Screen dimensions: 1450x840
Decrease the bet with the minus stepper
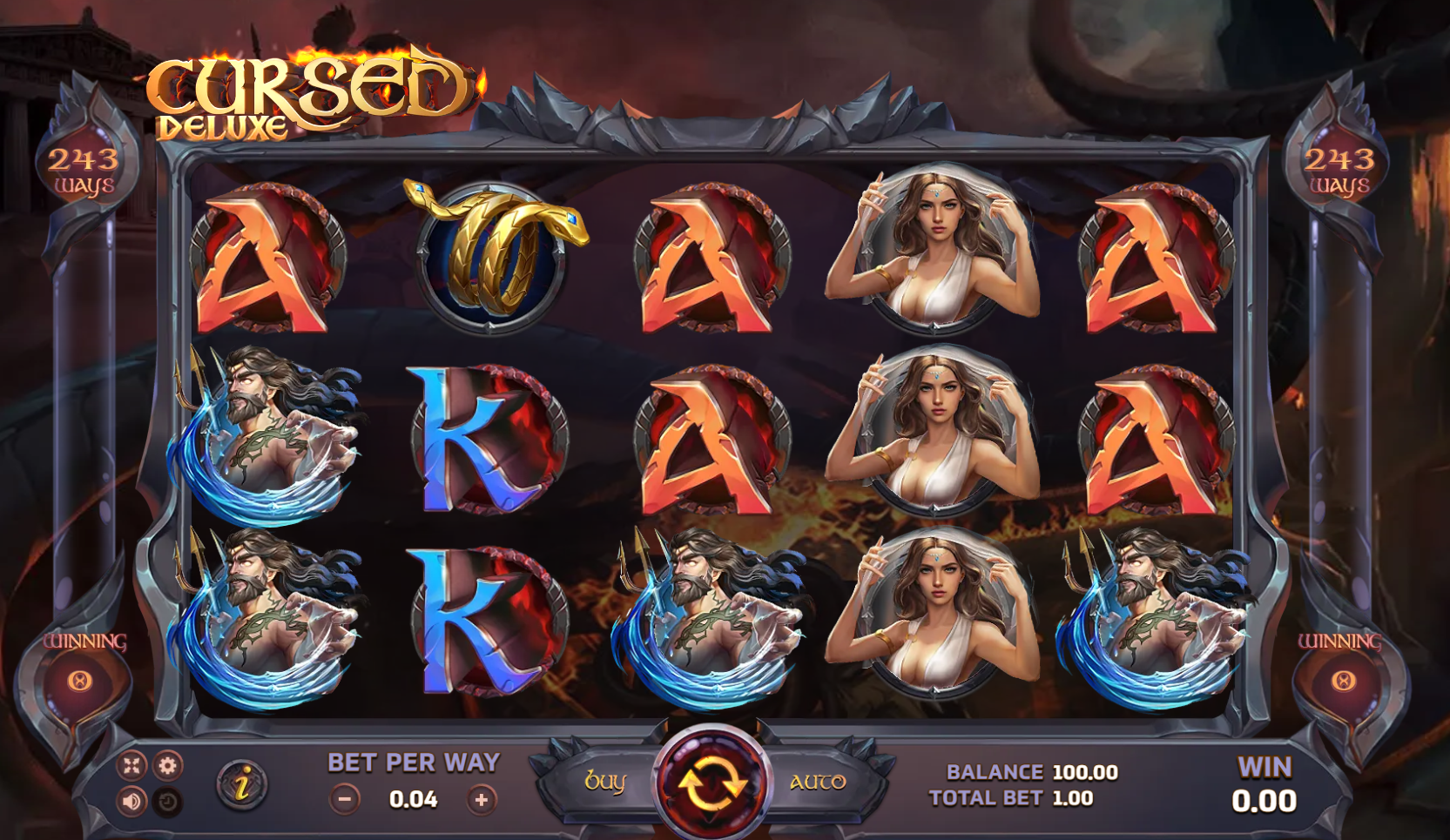point(346,798)
